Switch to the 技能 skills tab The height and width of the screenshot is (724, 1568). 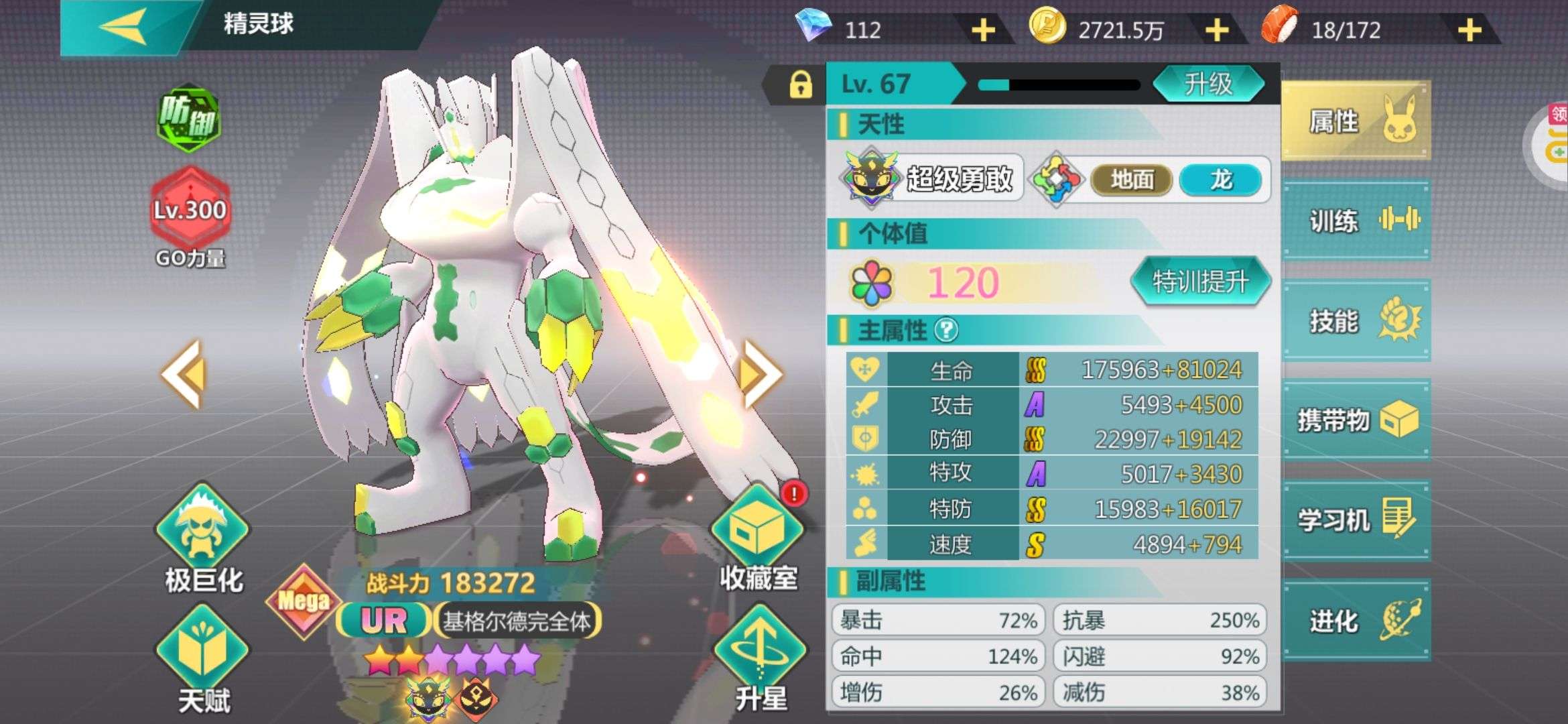click(1356, 320)
